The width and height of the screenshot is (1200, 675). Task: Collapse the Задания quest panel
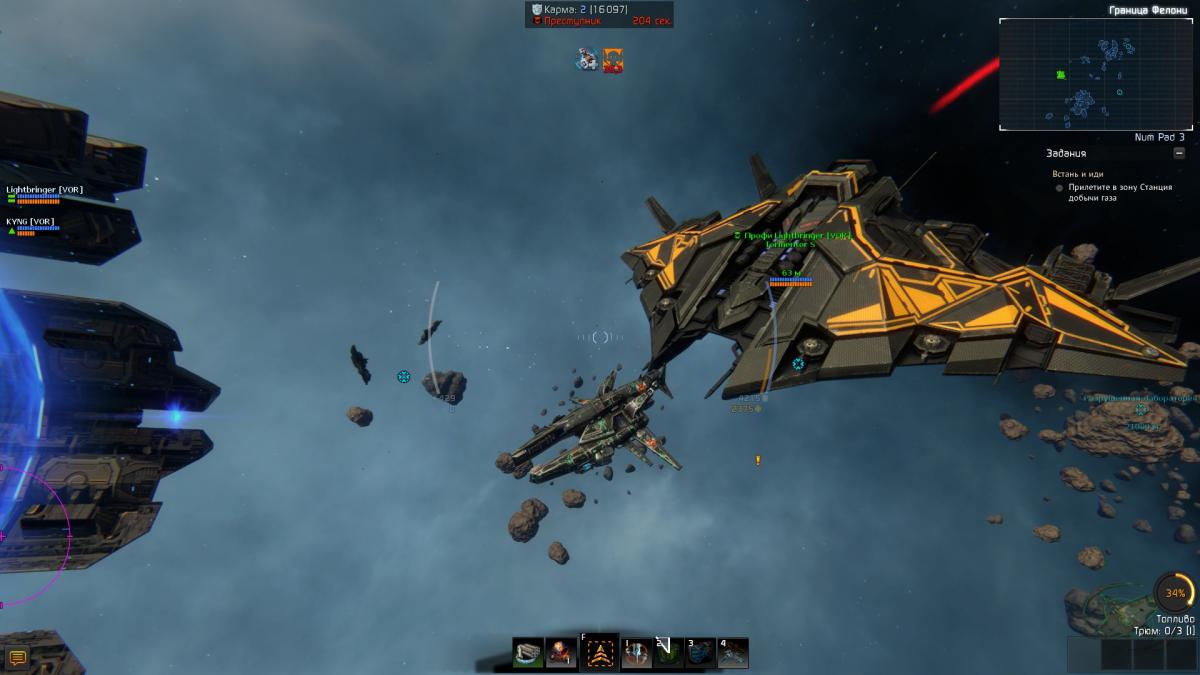point(1179,153)
